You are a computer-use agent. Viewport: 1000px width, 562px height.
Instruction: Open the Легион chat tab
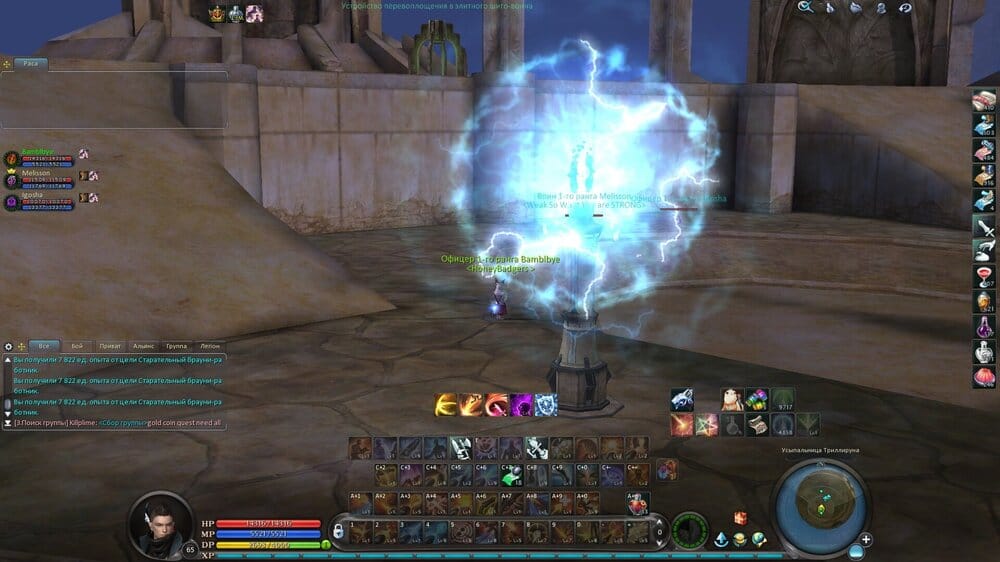coord(209,345)
